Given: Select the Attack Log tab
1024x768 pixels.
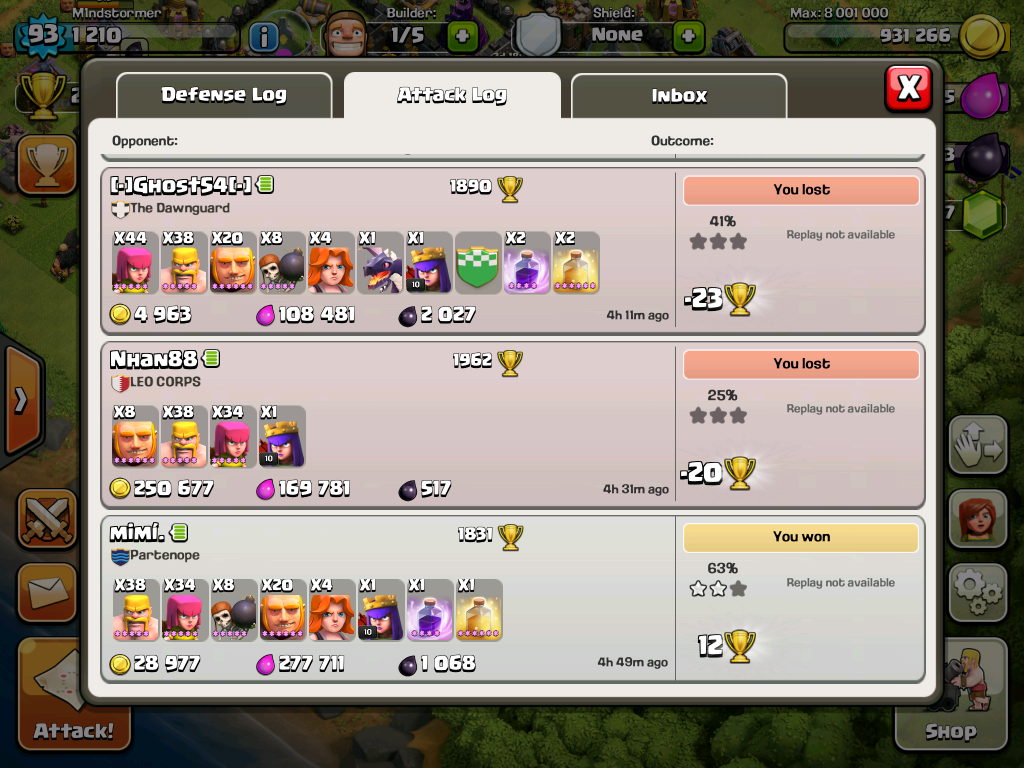Looking at the screenshot, I should (x=452, y=96).
